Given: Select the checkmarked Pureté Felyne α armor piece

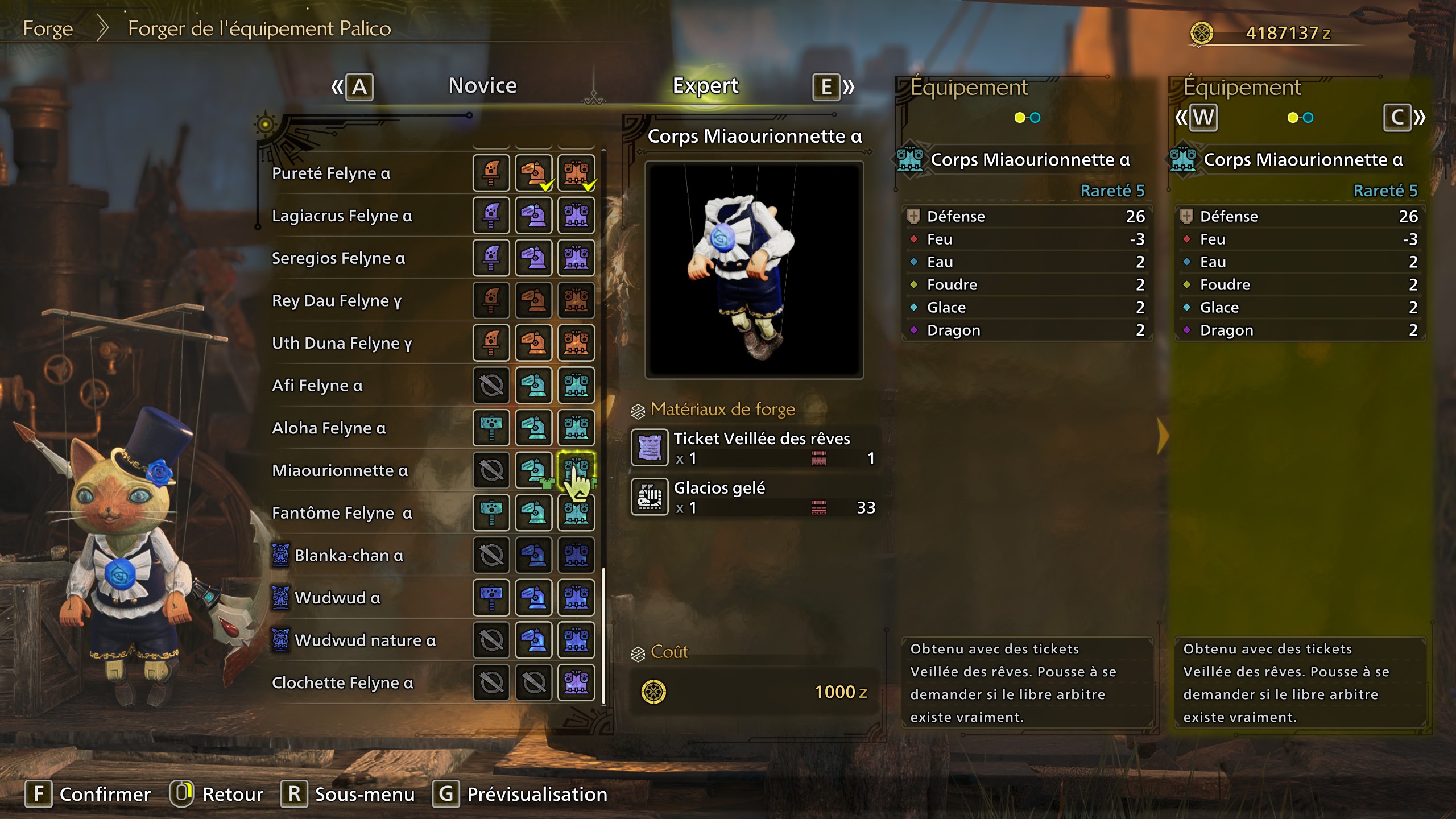Looking at the screenshot, I should point(576,172).
